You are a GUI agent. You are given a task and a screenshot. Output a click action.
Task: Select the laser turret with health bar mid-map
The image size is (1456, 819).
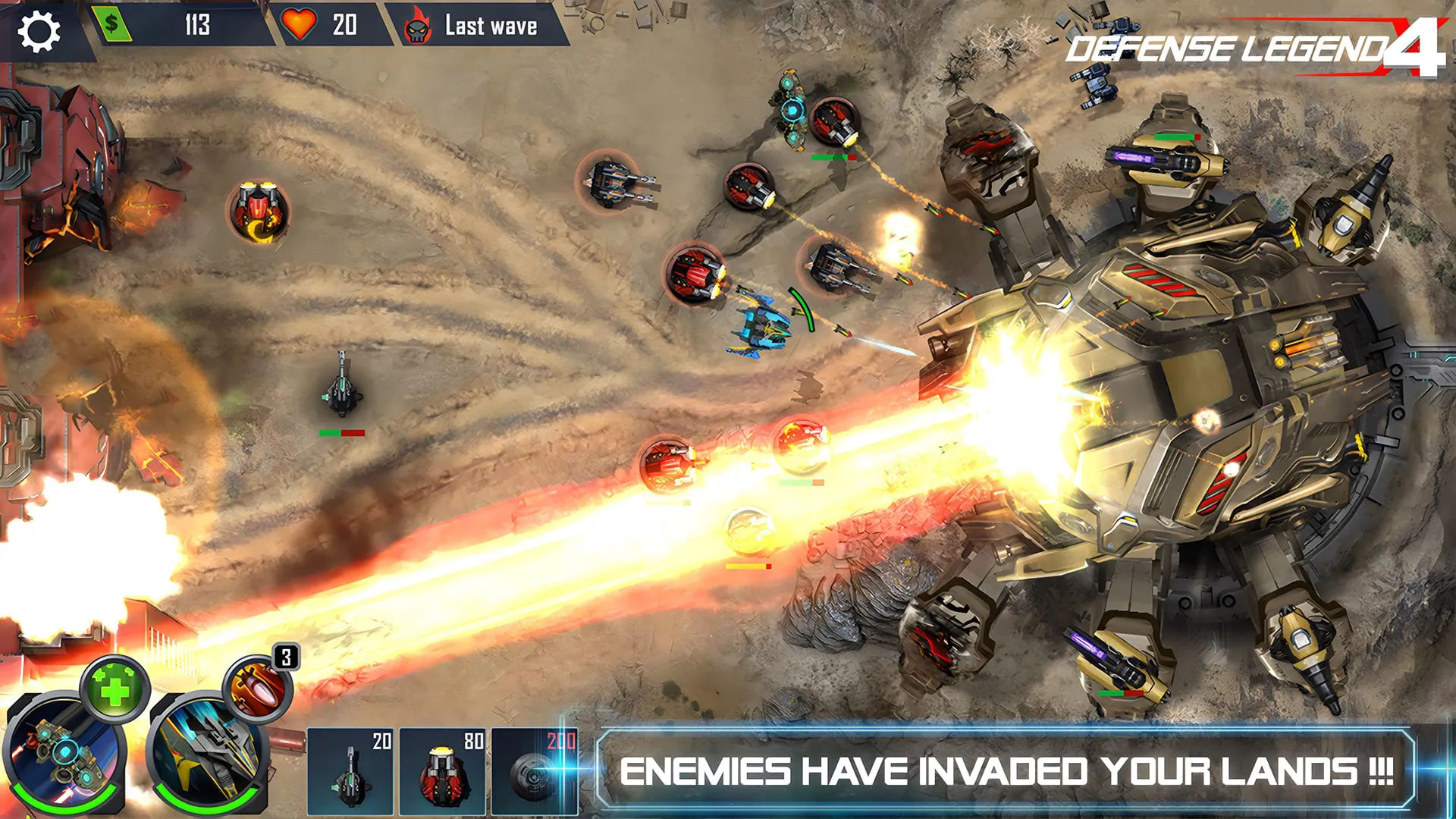pos(340,391)
